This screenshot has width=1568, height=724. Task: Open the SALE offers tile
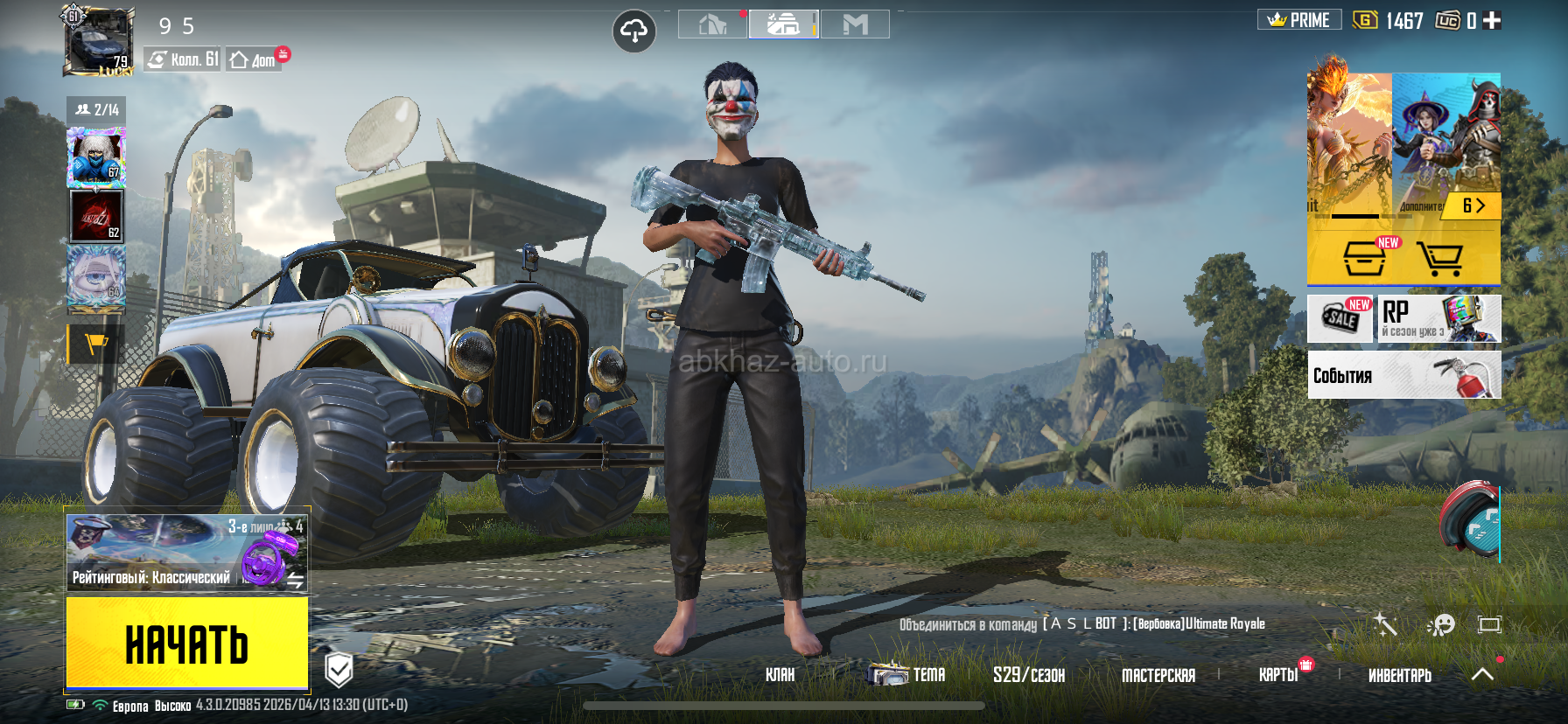(x=1340, y=318)
